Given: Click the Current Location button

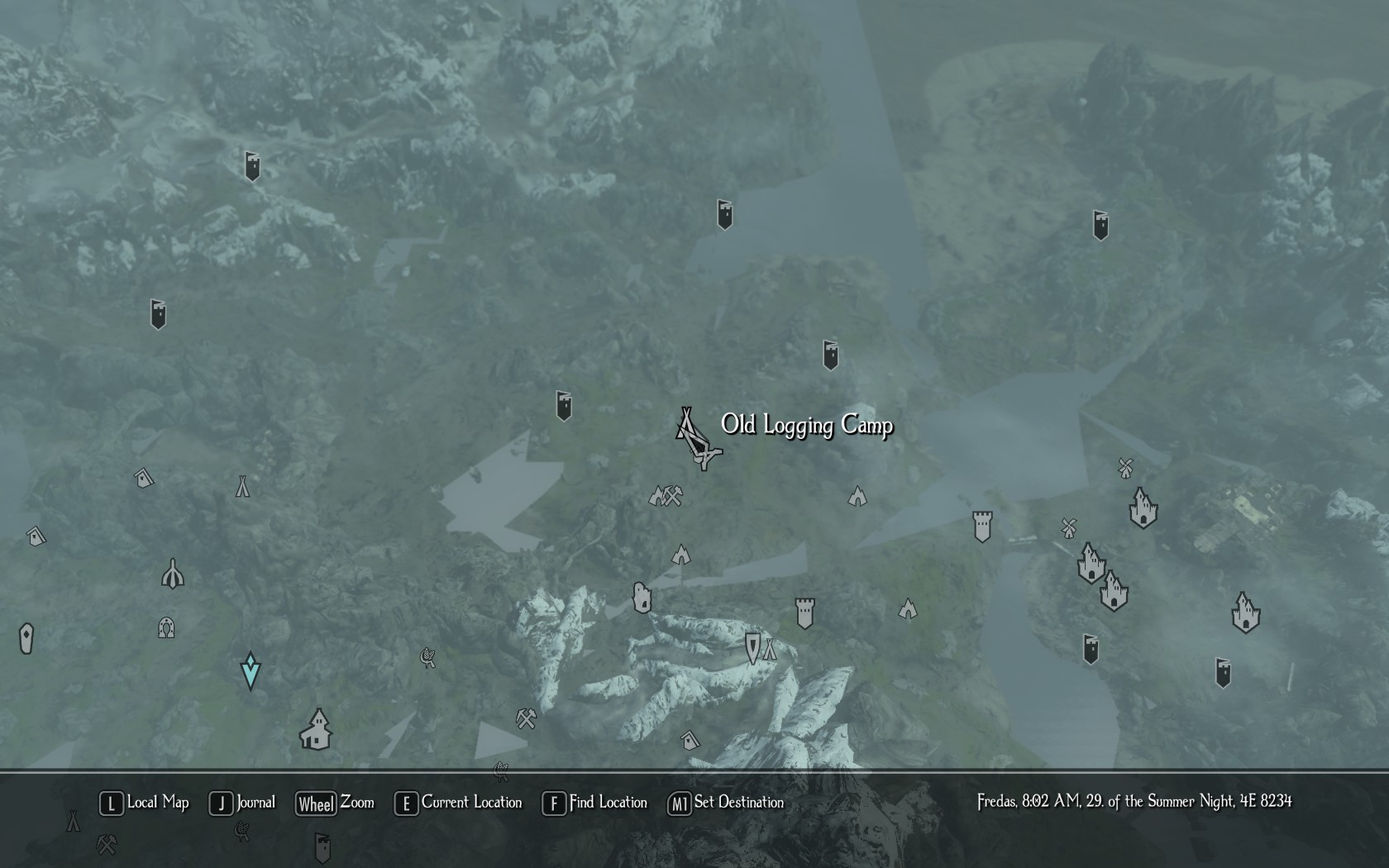Looking at the screenshot, I should point(459,803).
